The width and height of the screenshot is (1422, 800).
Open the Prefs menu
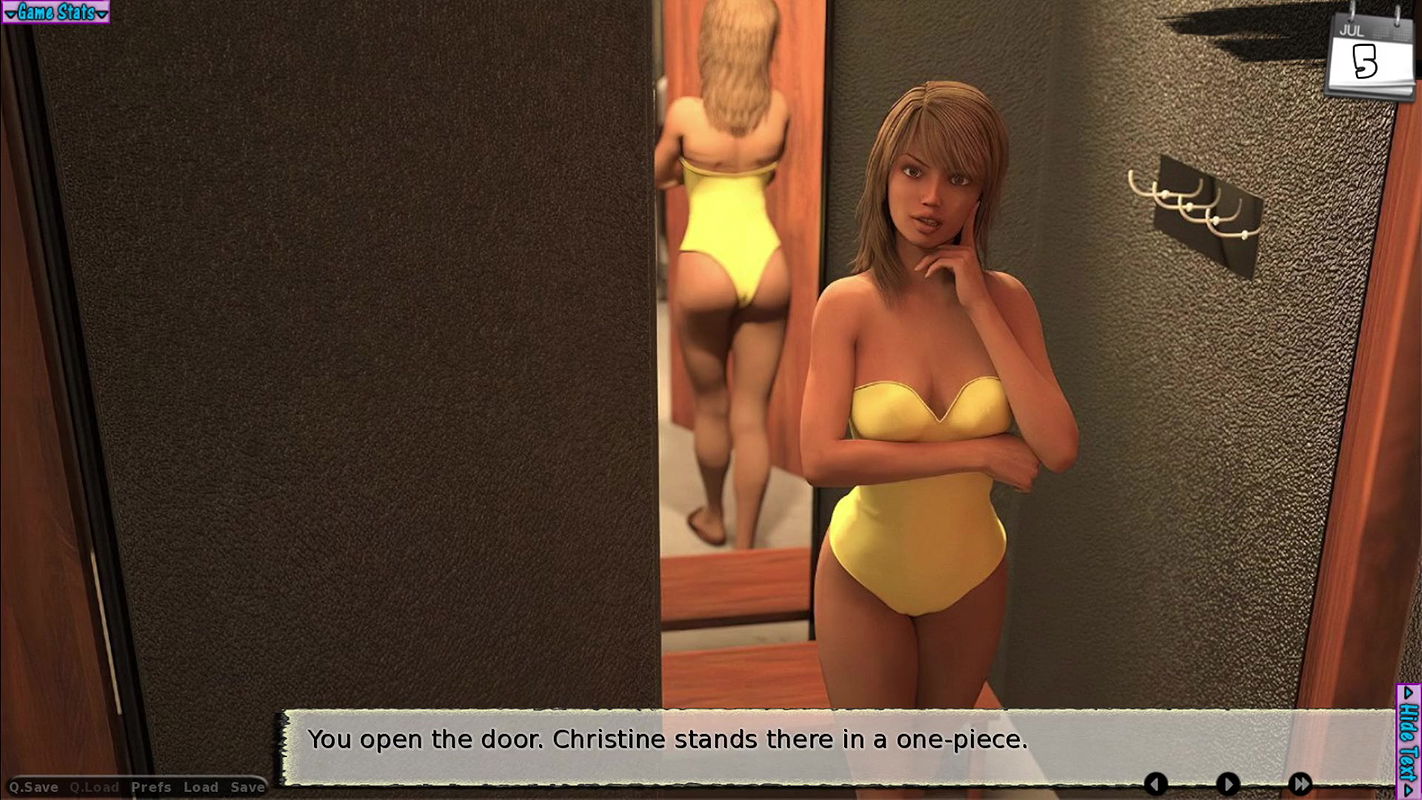tap(150, 788)
